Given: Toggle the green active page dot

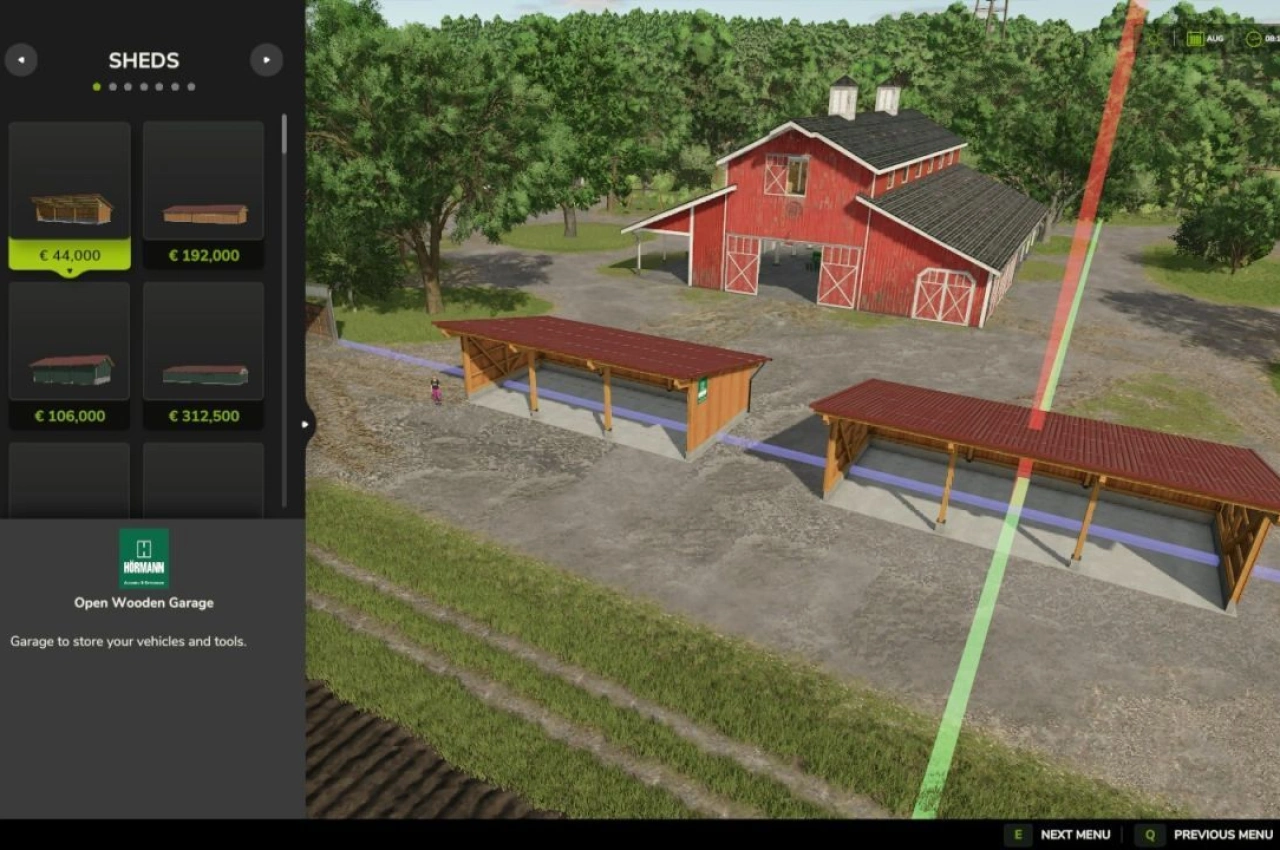Looking at the screenshot, I should pos(96,87).
